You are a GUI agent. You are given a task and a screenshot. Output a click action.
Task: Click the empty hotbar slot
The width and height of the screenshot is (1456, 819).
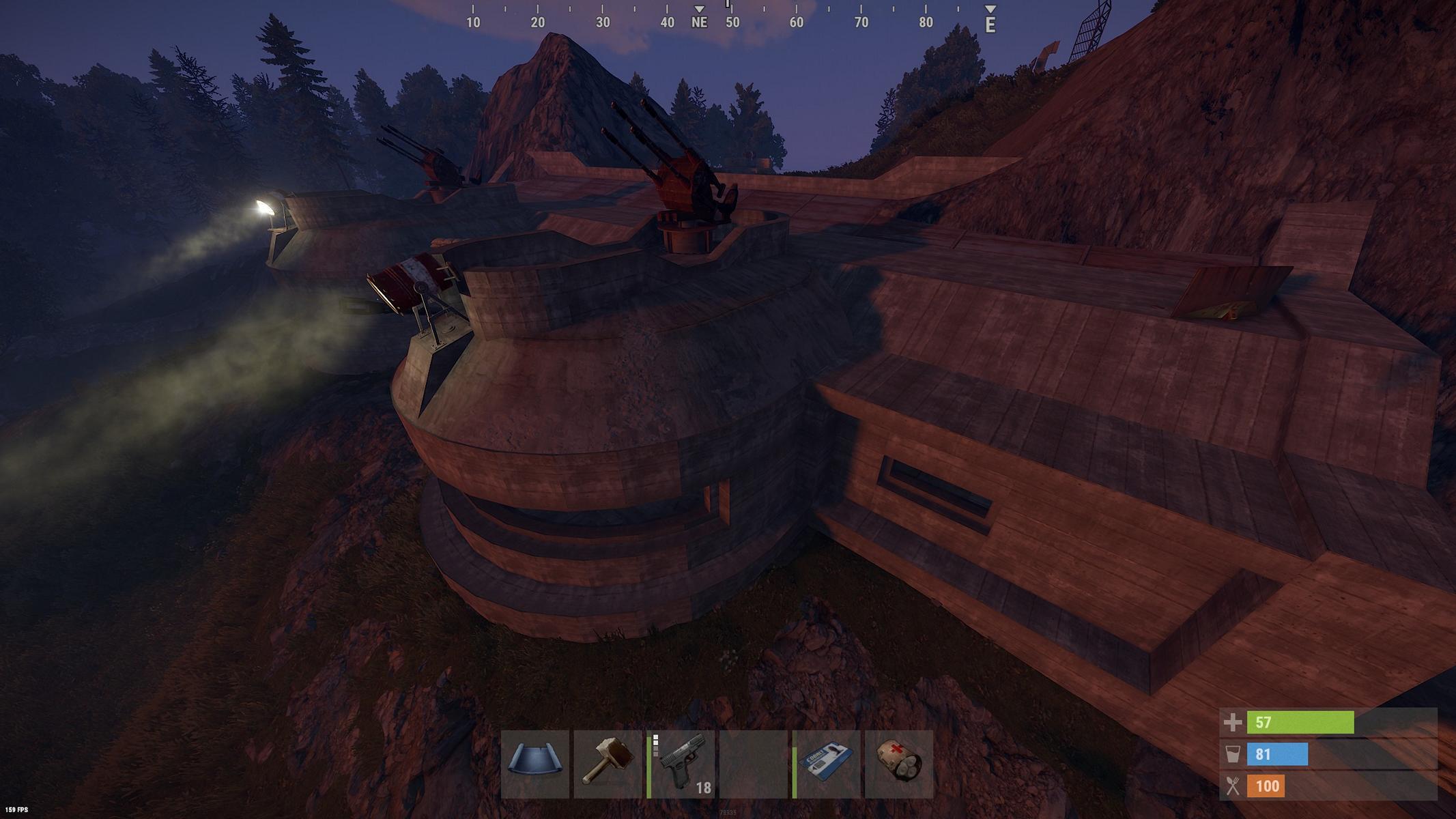754,764
